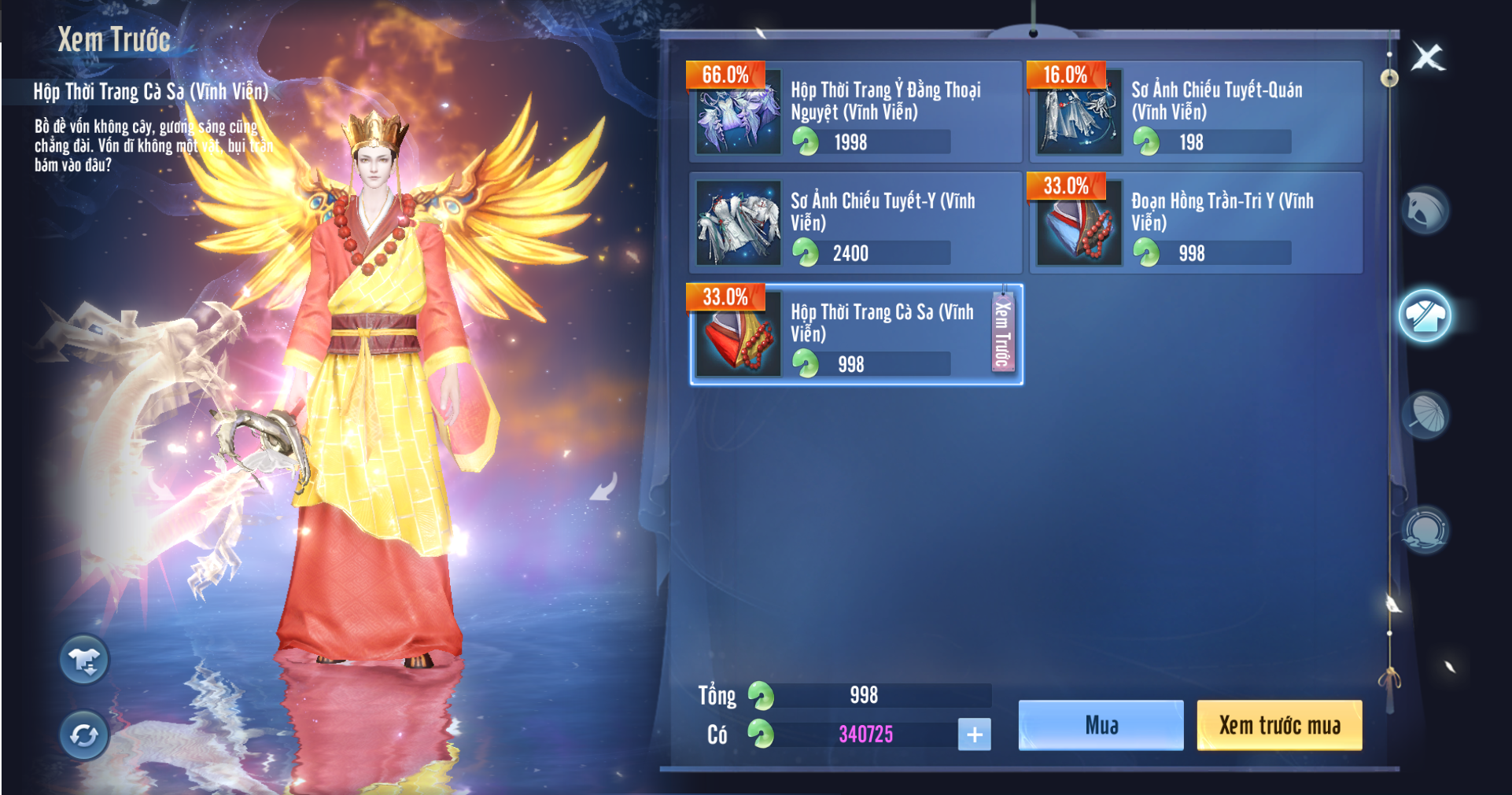Switch to the umbrella category tab
The image size is (1512, 795).
(1425, 415)
